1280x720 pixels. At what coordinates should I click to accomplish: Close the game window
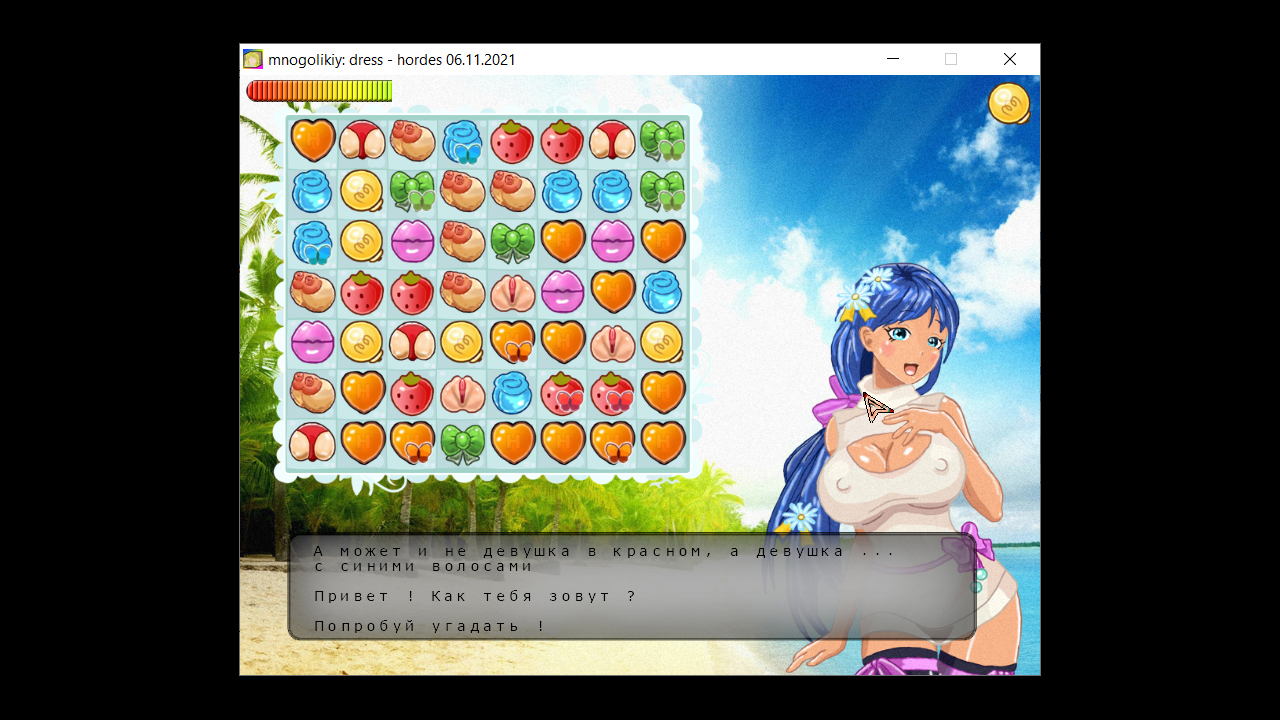[1010, 60]
